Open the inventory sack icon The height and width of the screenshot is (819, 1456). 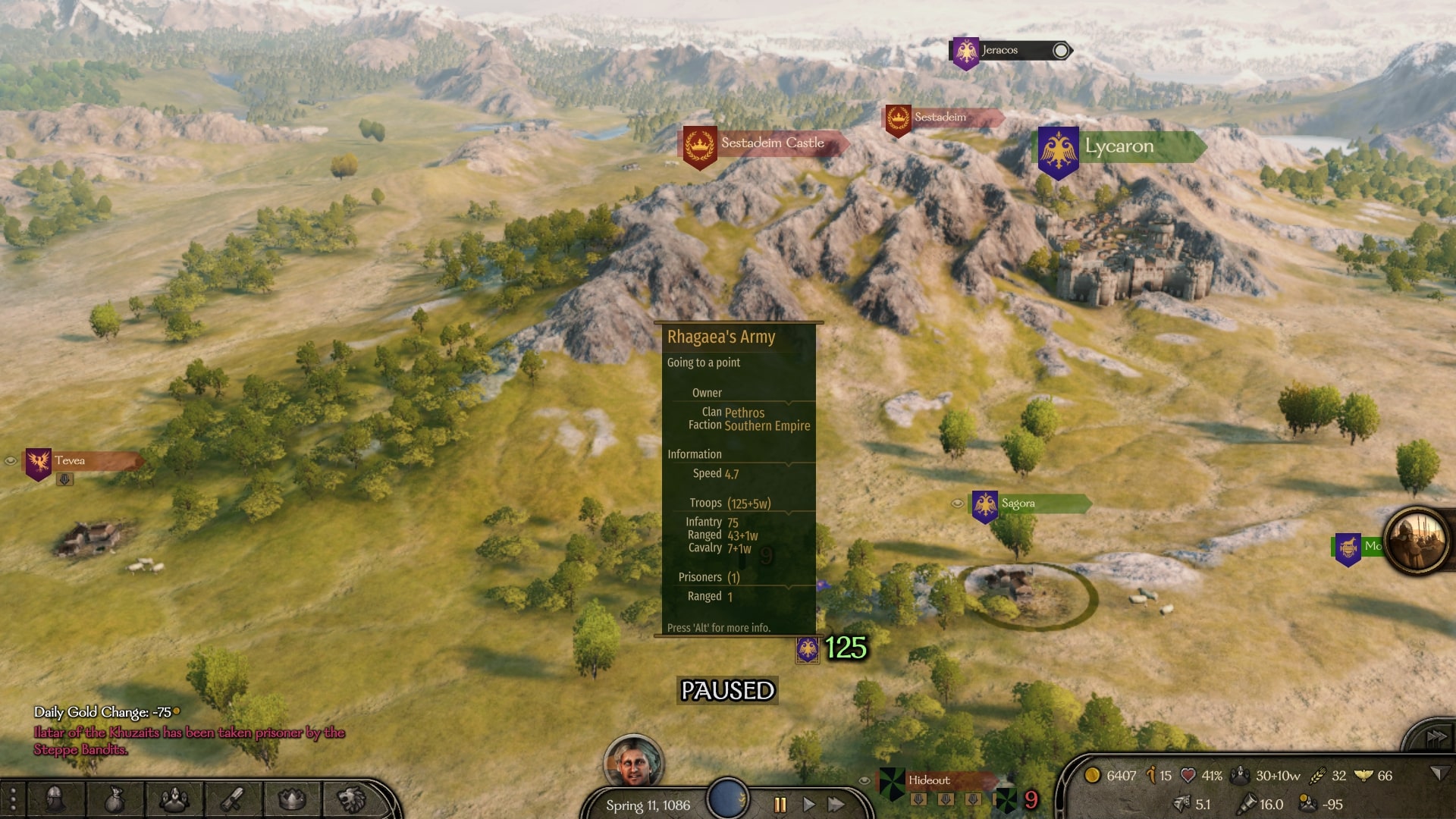[x=115, y=799]
